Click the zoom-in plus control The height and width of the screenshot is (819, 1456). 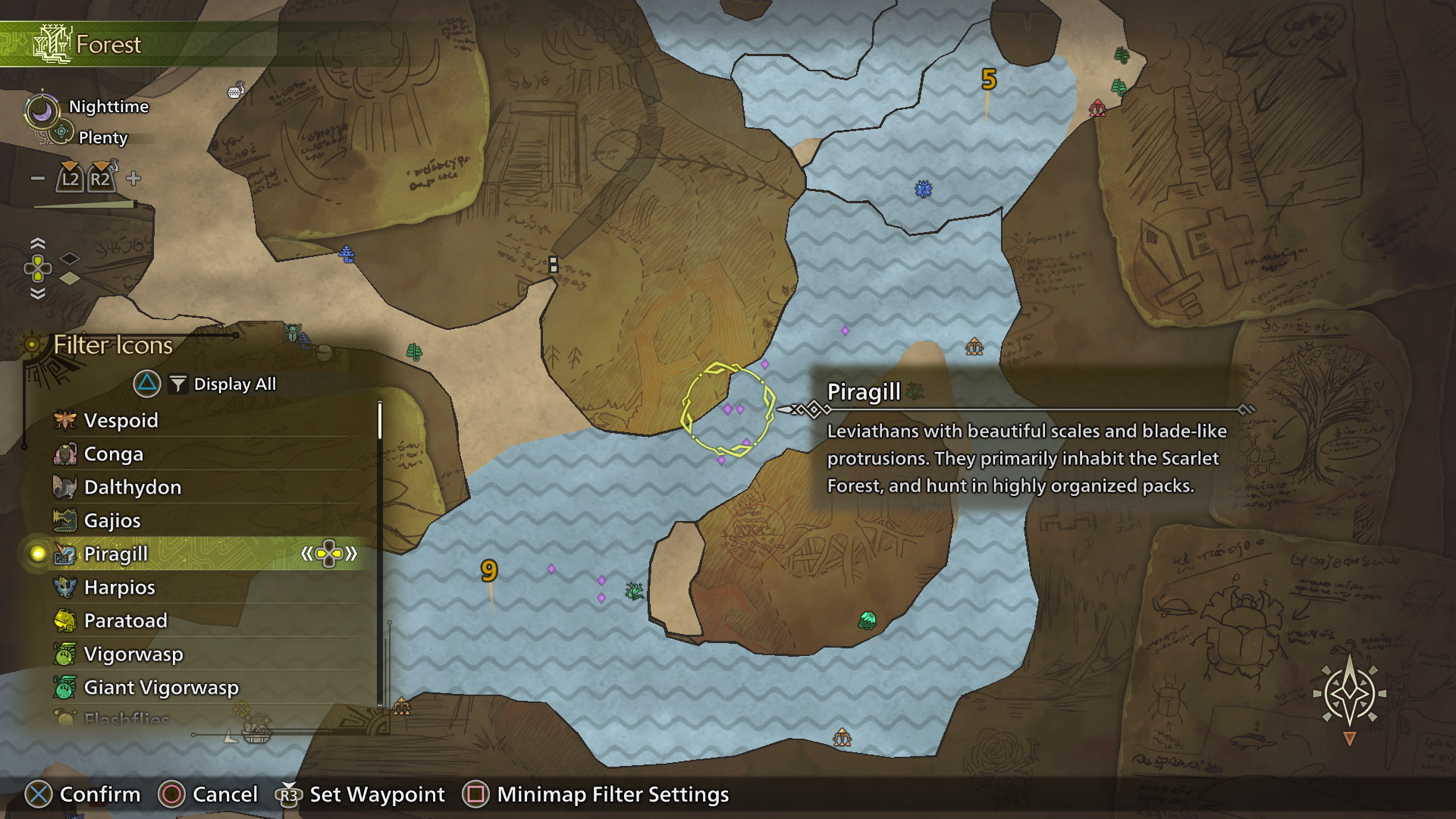(133, 178)
